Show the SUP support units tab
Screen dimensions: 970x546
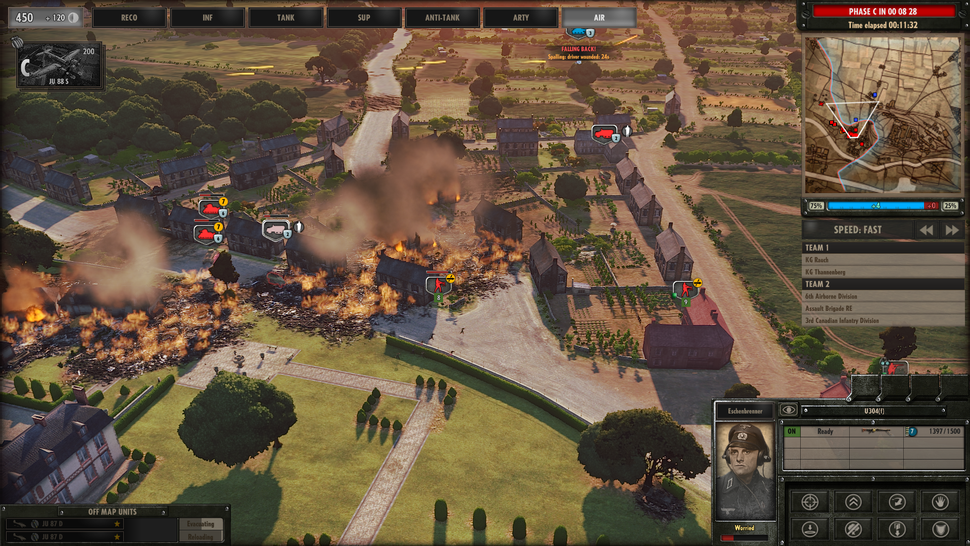click(x=363, y=17)
